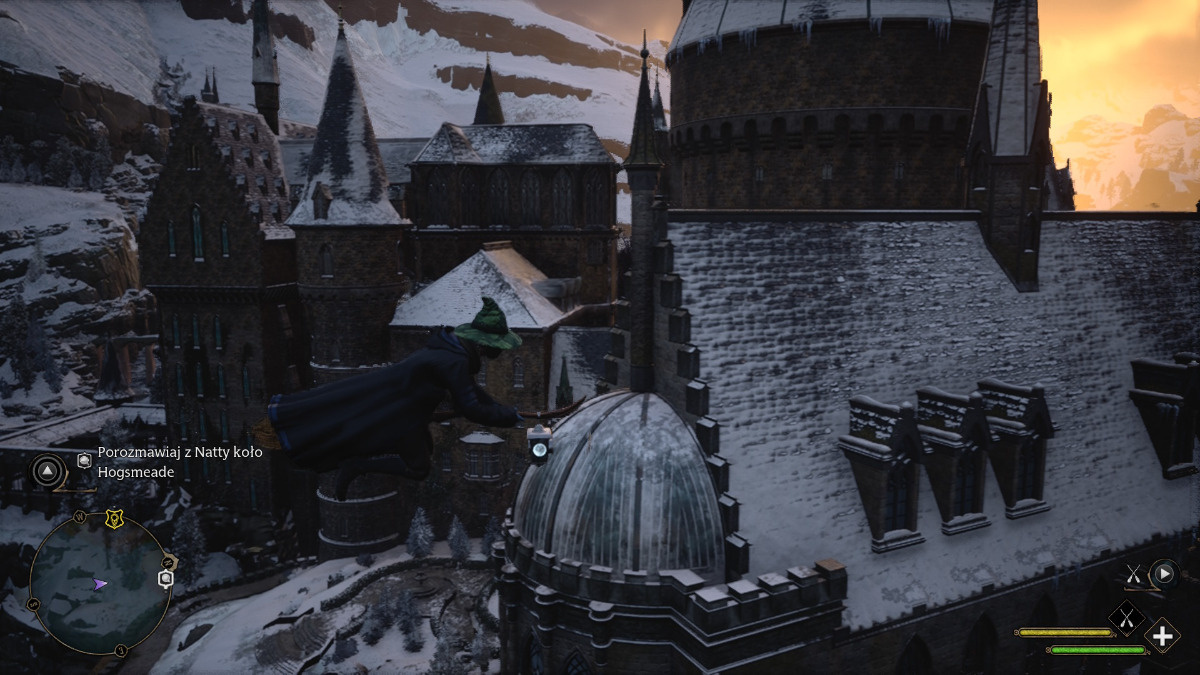Click the crossed brooms icon beside the play arrow
The width and height of the screenshot is (1200, 675).
click(x=1133, y=574)
